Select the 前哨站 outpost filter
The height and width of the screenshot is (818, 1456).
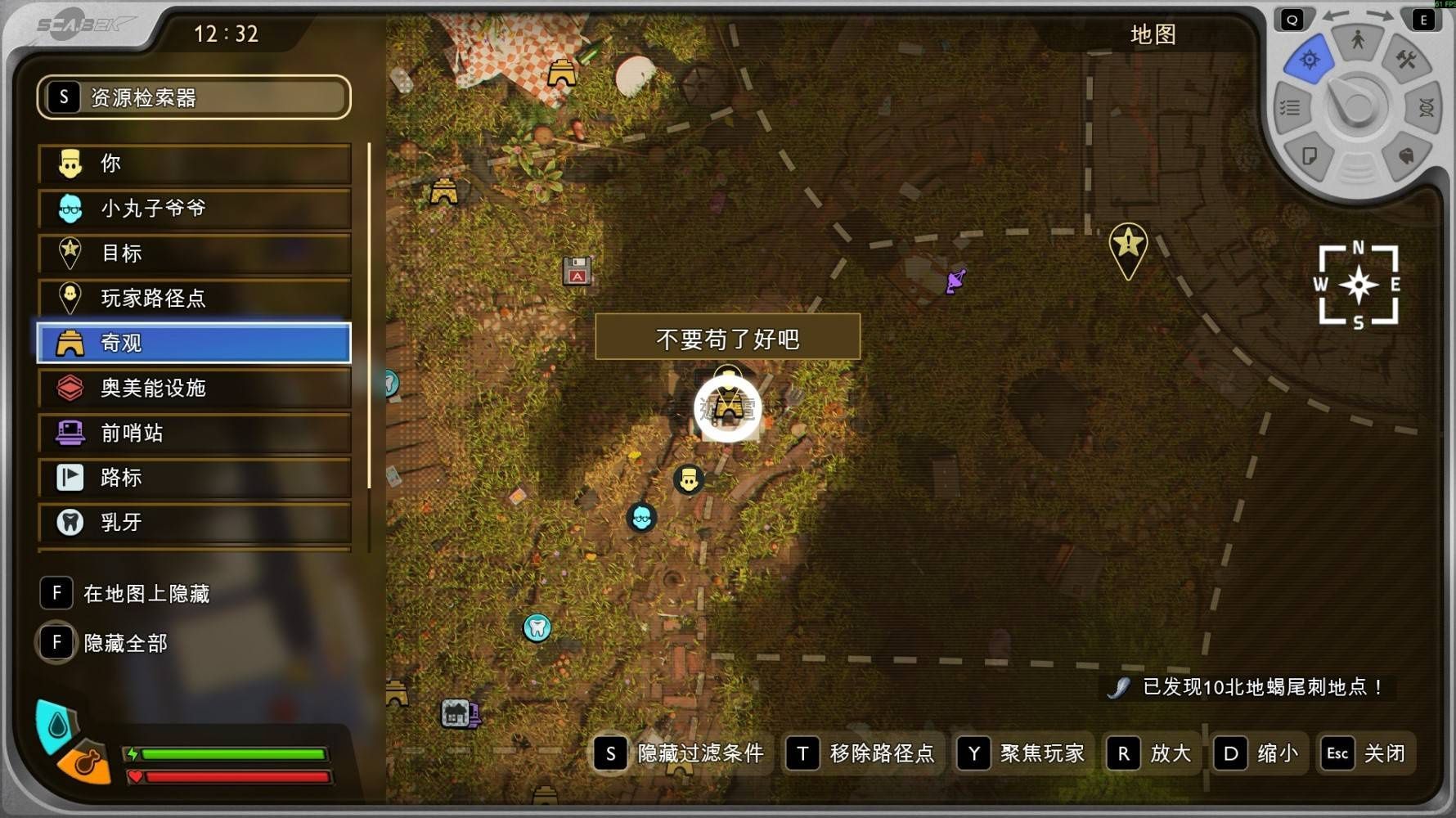tap(194, 433)
